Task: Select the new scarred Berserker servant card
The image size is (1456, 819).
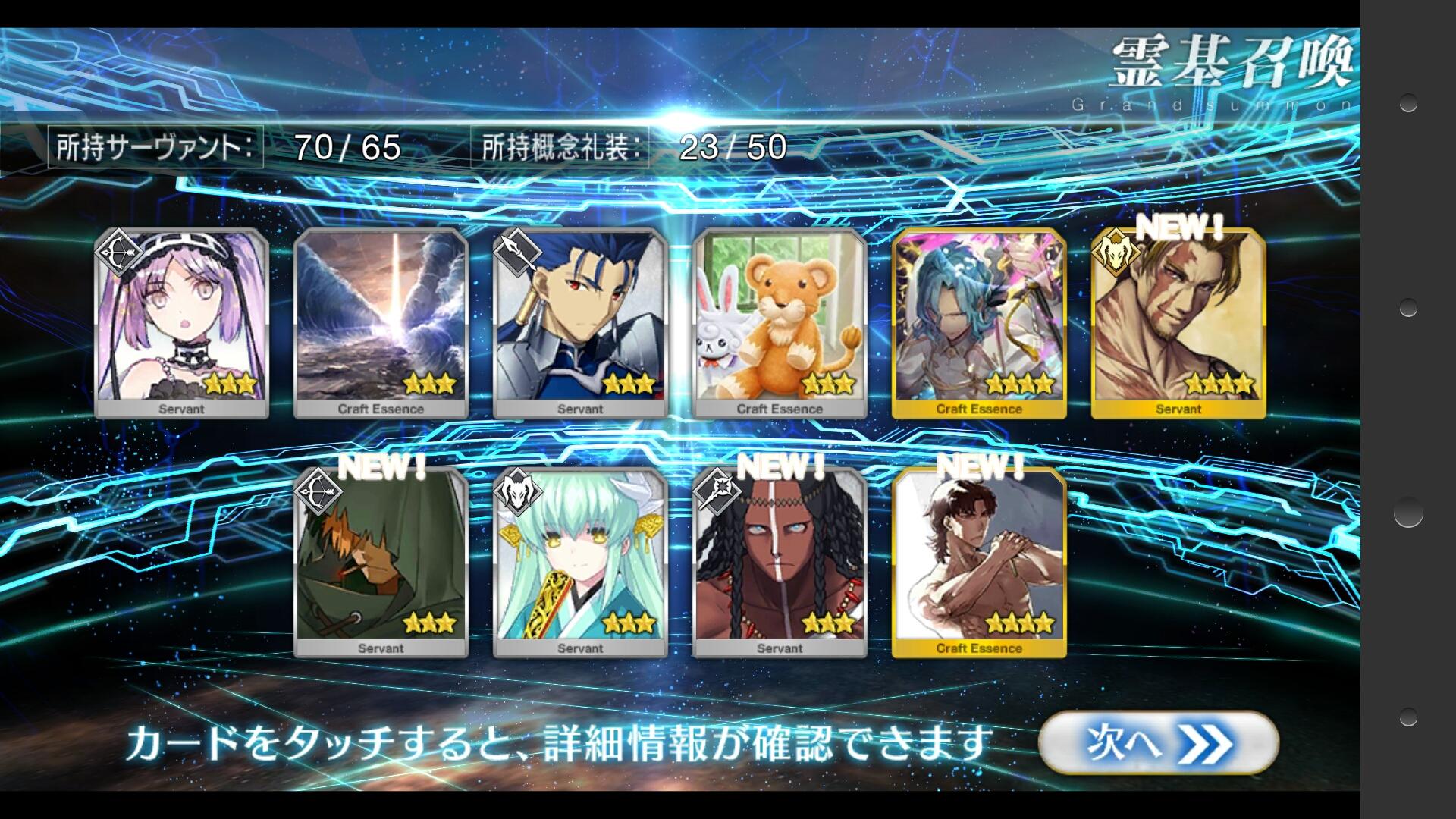Action: point(1178,322)
